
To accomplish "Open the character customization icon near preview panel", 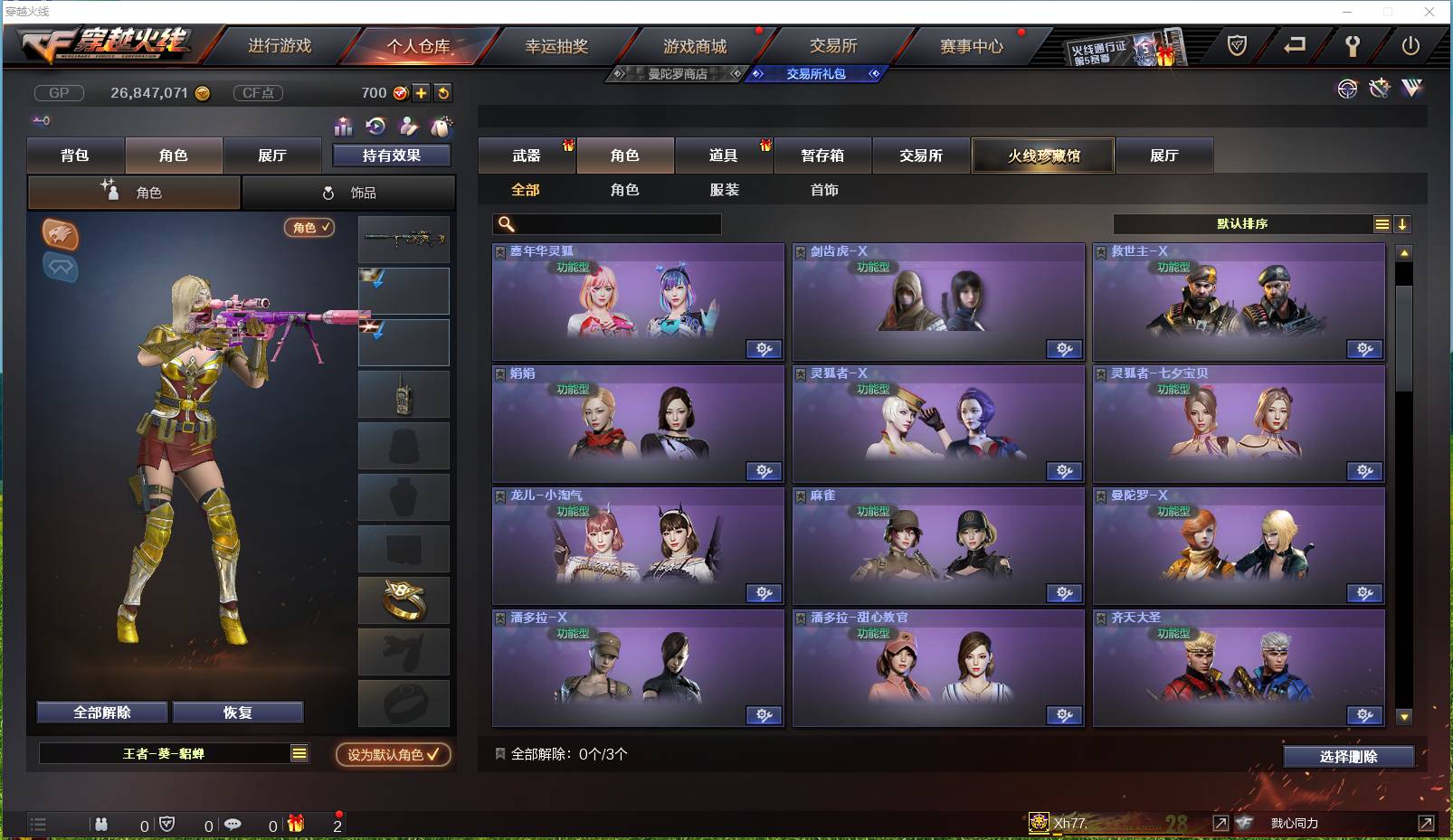I will pos(409,127).
